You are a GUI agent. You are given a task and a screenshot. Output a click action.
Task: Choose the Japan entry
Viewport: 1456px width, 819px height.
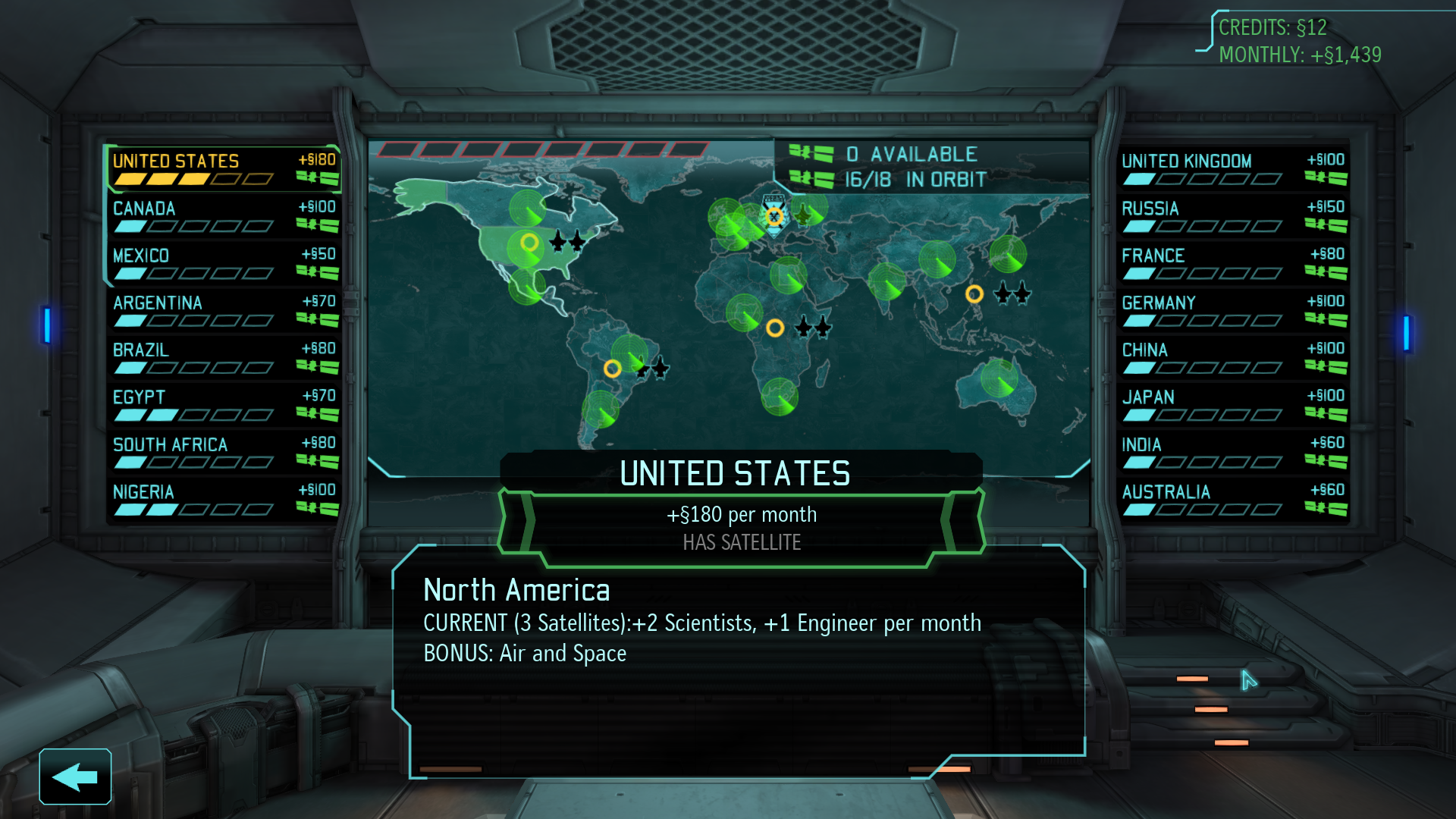coord(1232,405)
